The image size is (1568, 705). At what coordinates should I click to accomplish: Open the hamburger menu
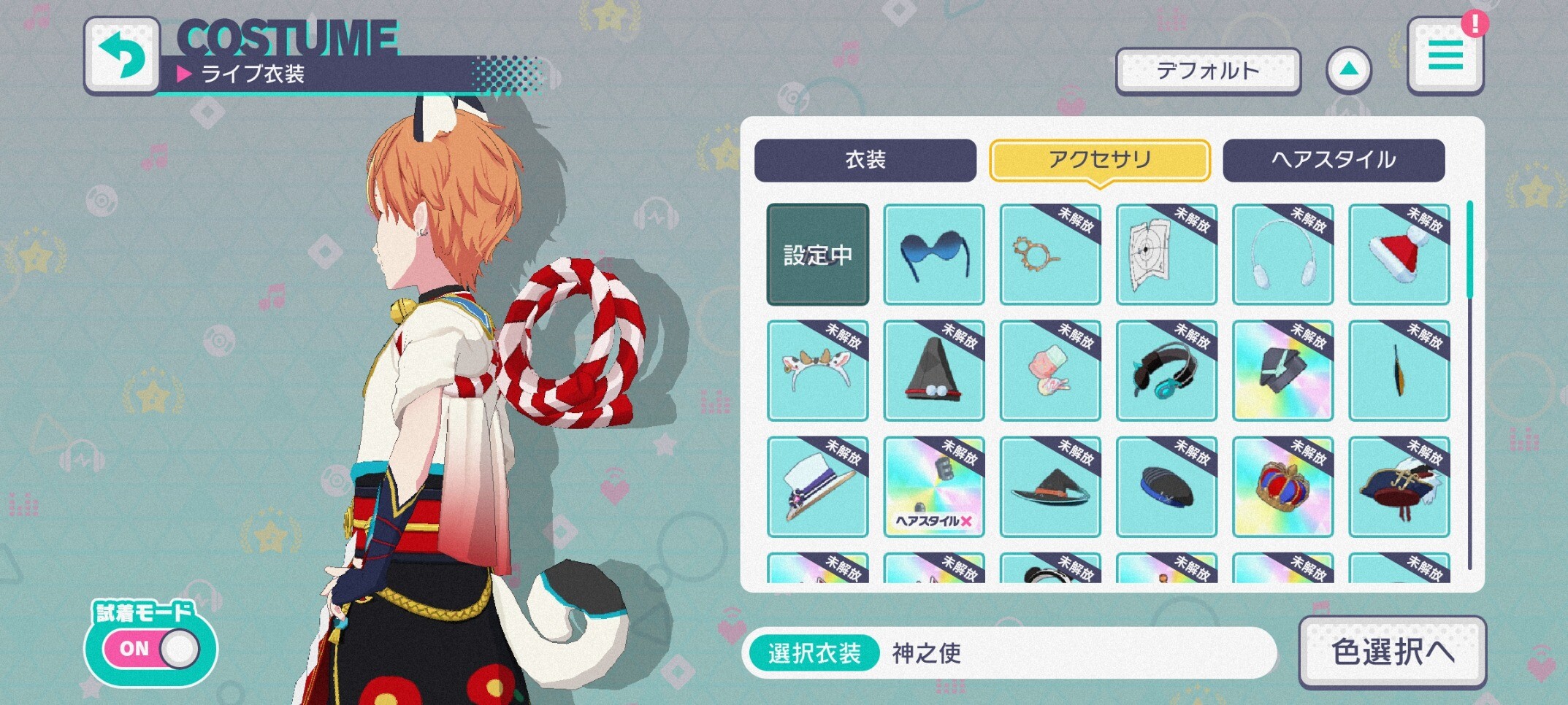click(x=1445, y=56)
